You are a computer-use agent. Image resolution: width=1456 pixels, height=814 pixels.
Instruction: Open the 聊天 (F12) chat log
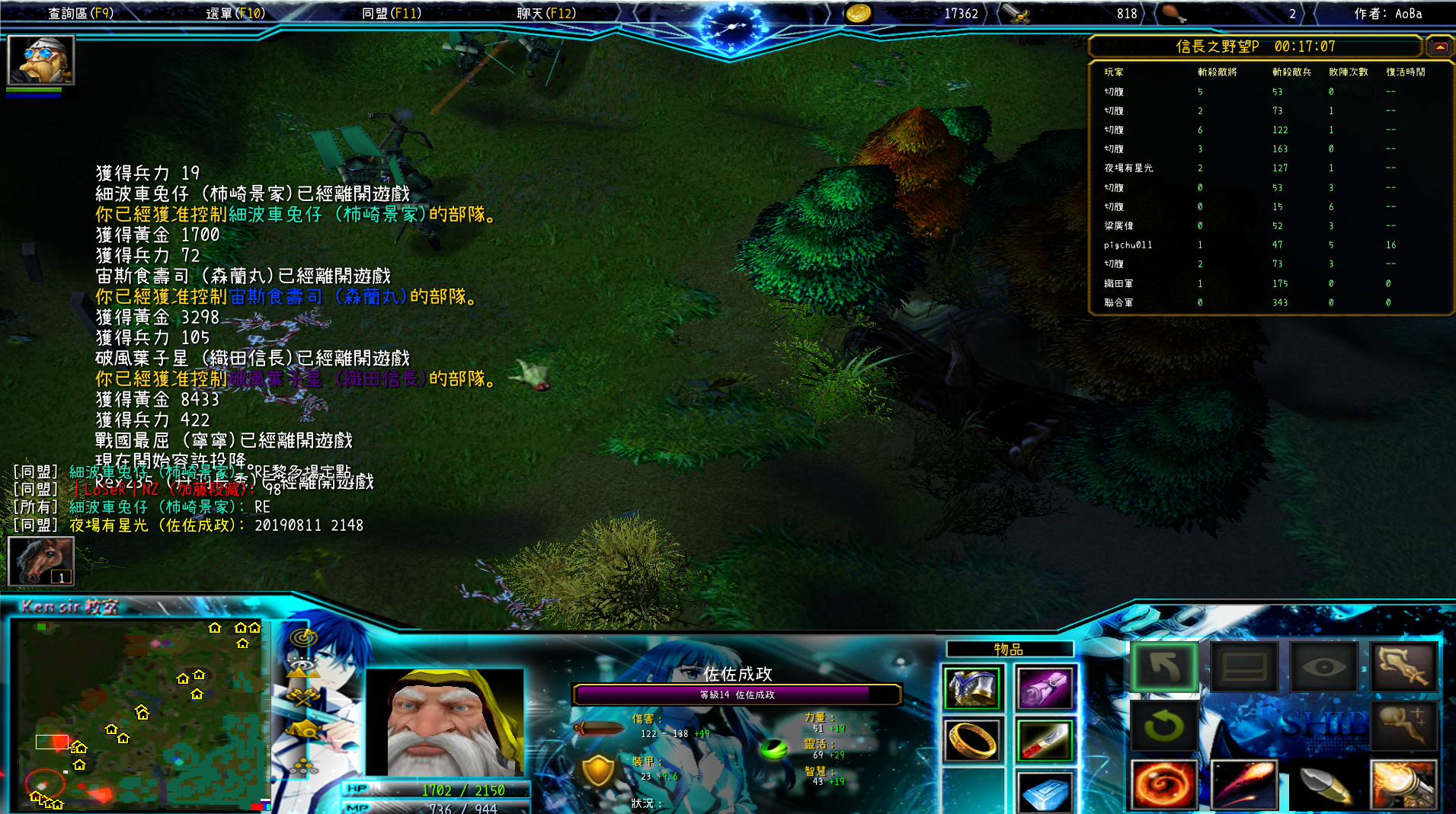click(546, 13)
